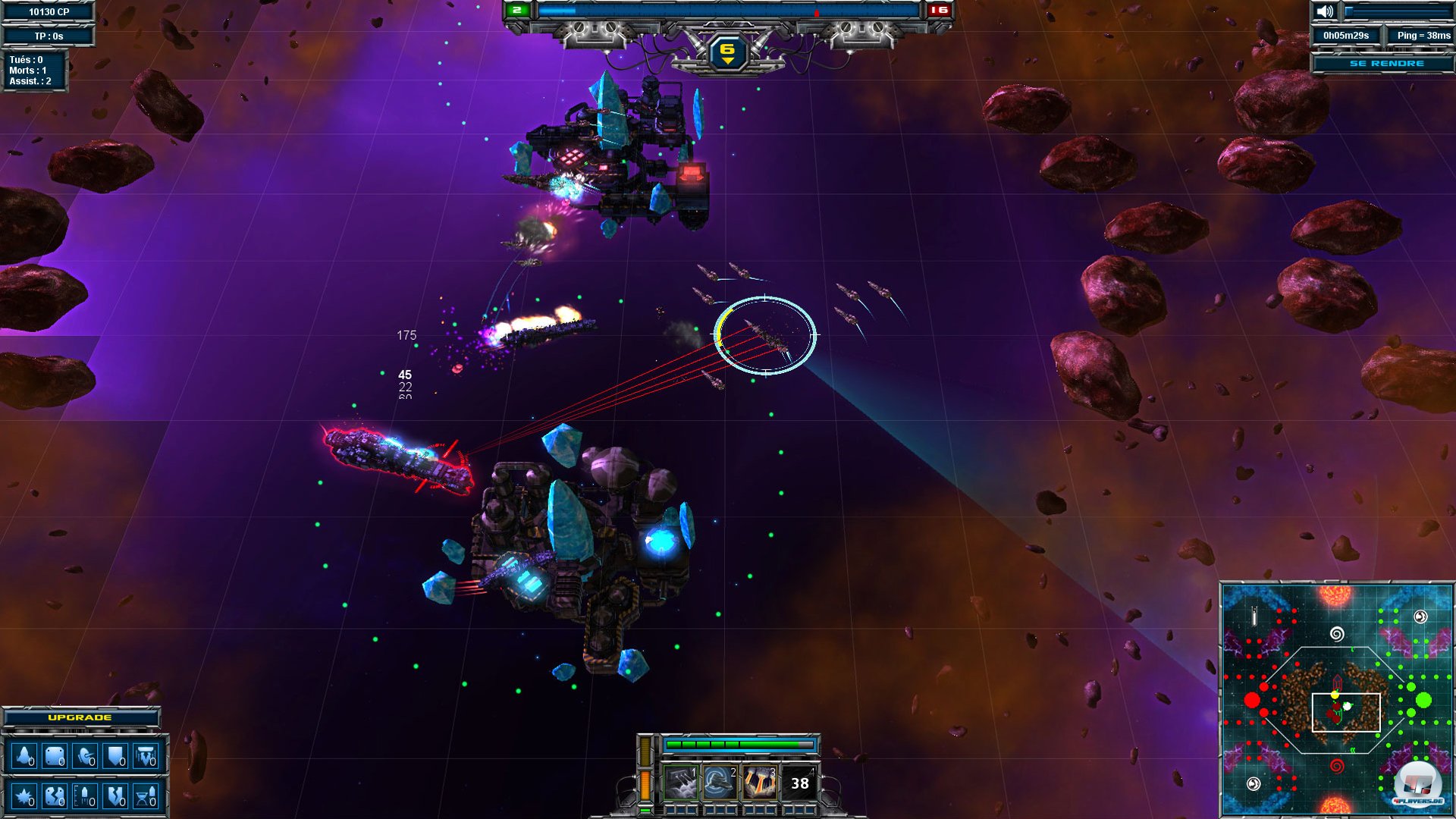
Task: Activate ability 3 fiery missile strike
Action: 759,783
